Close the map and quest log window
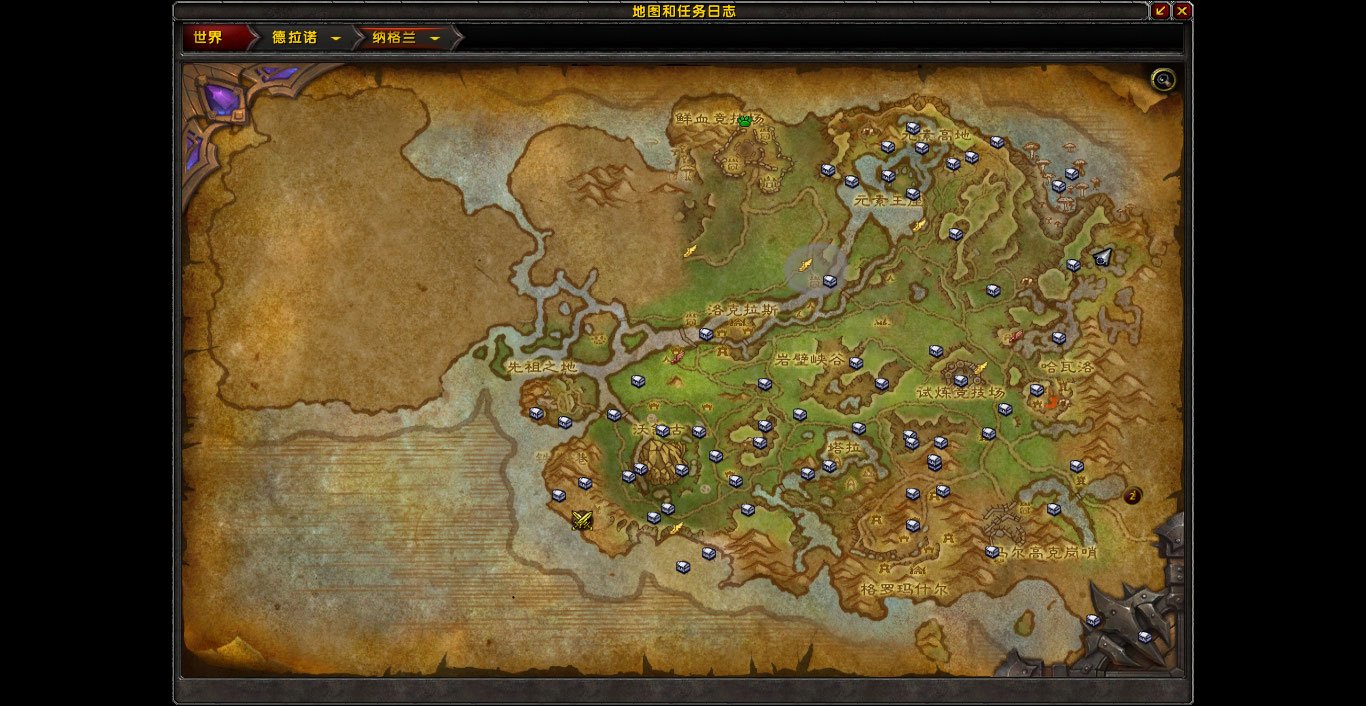 pos(1182,11)
